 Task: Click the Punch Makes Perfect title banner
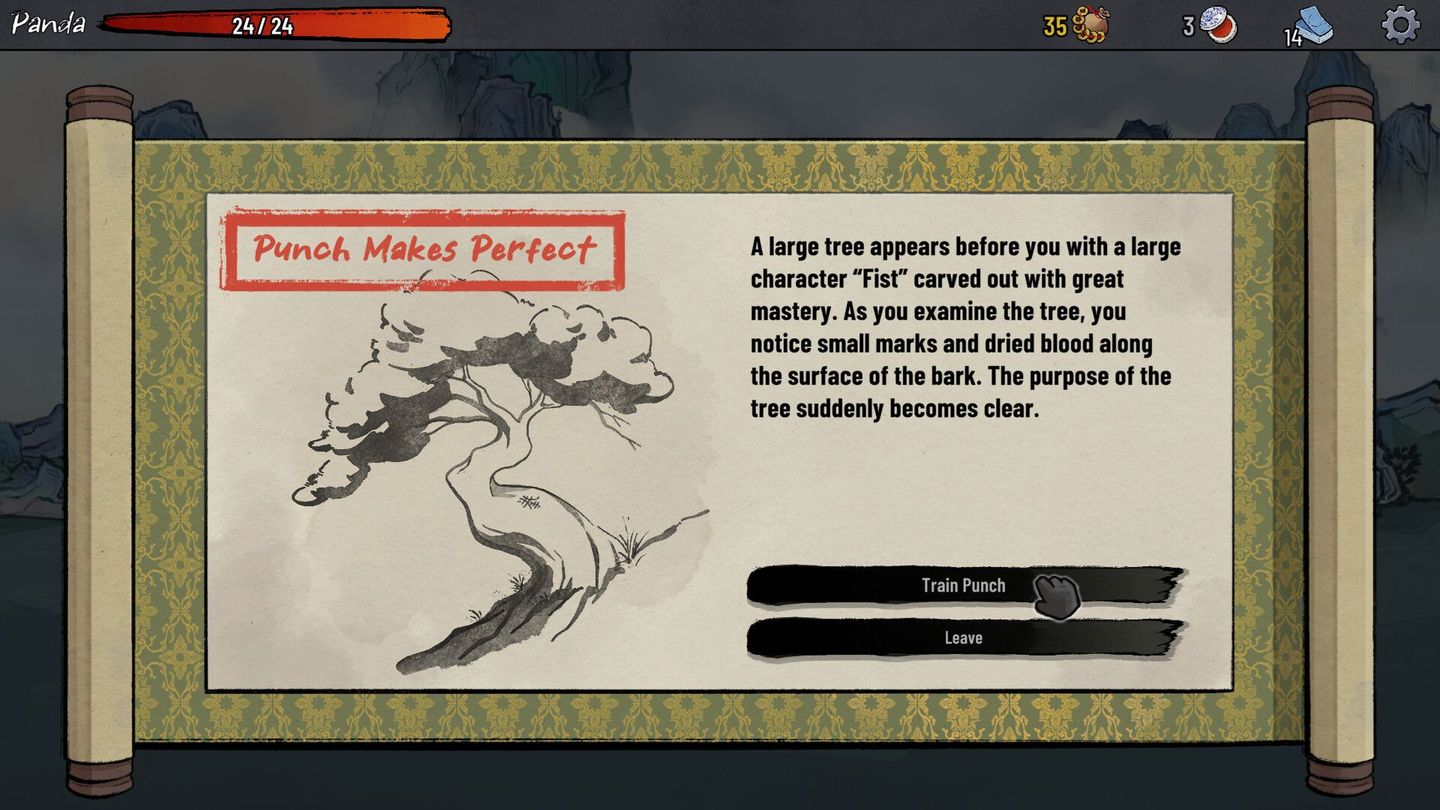pos(424,248)
